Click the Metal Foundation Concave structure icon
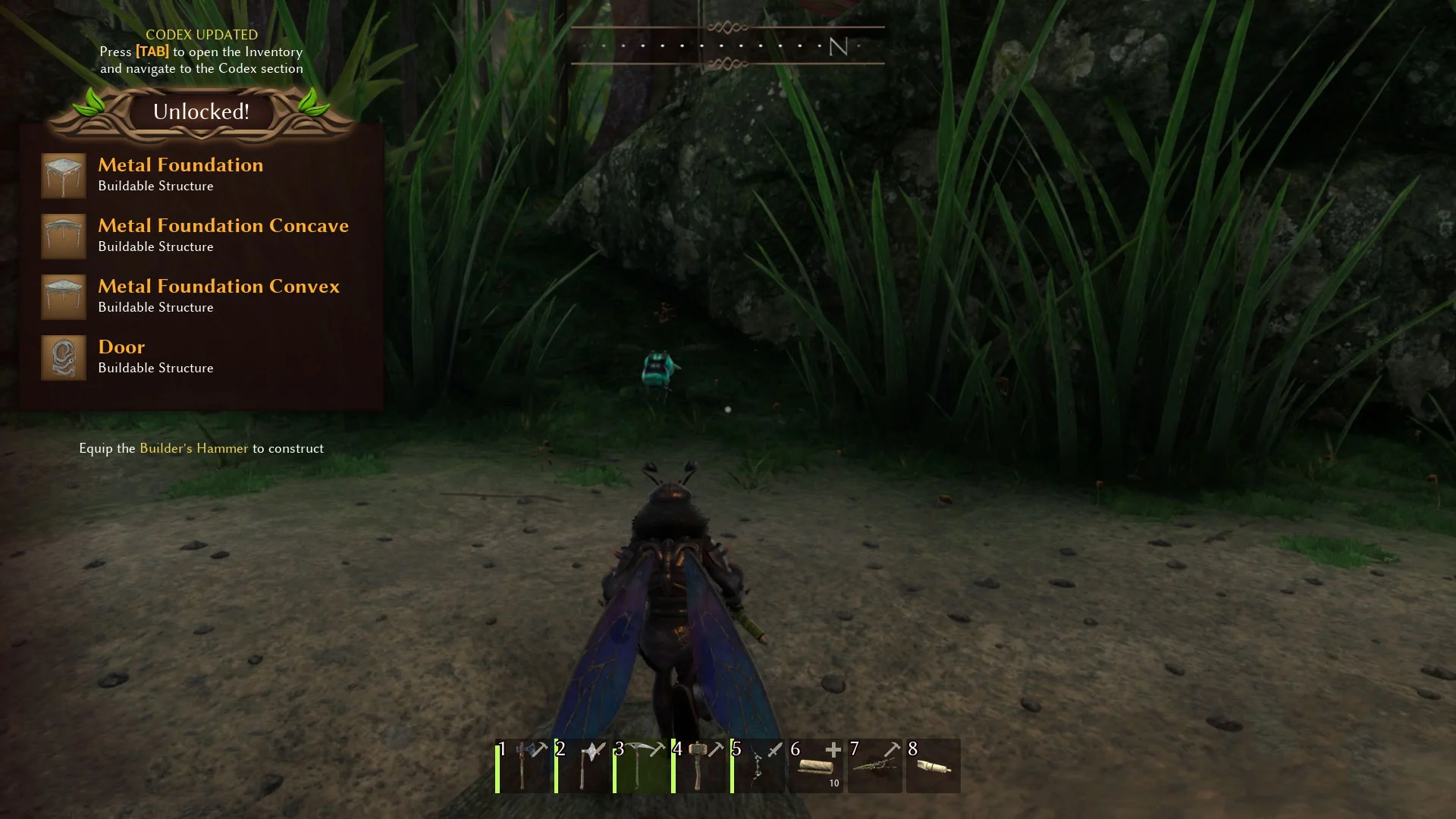 [64, 236]
